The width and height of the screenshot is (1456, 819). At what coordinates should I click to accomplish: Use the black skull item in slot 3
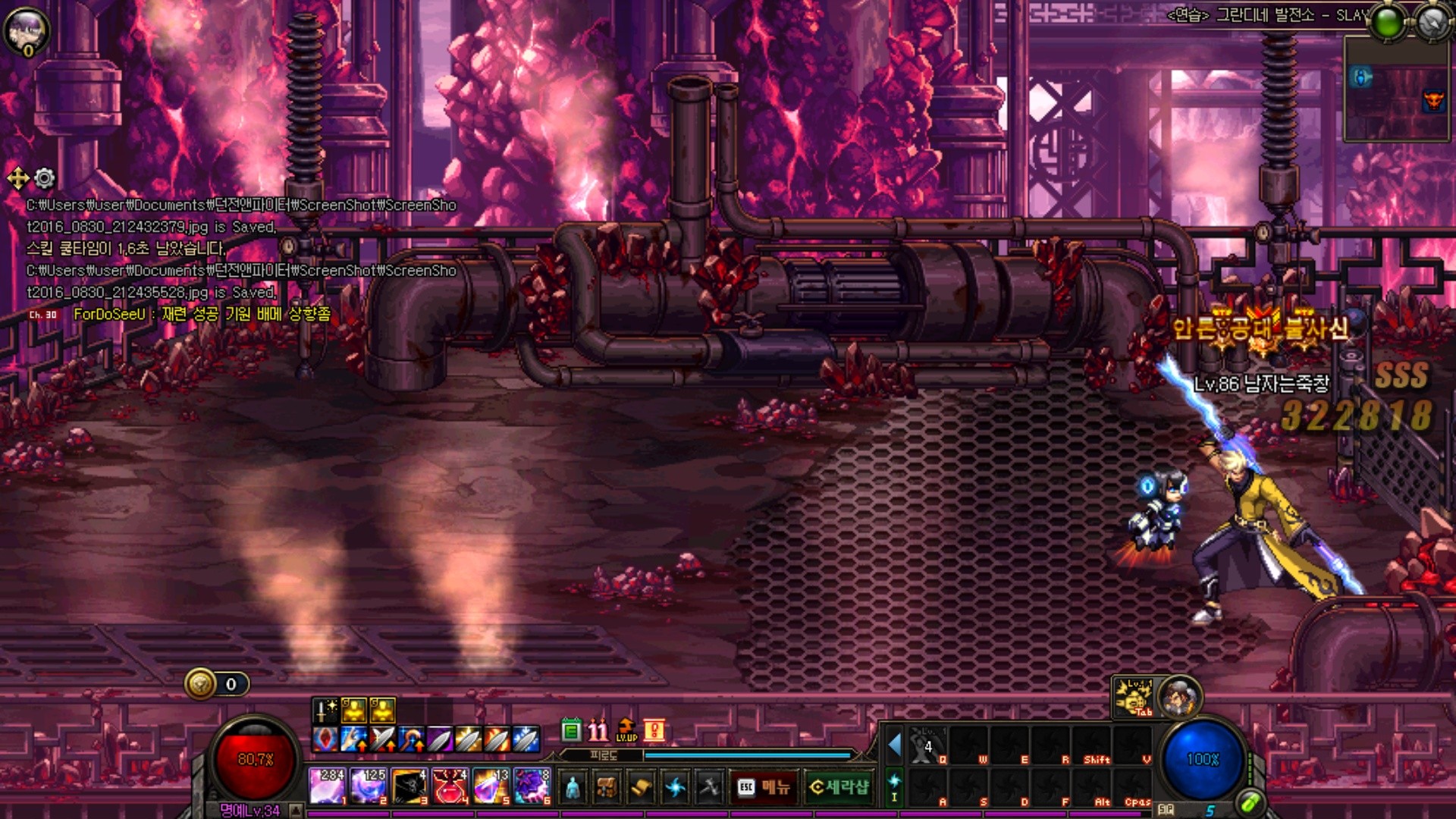(x=409, y=786)
